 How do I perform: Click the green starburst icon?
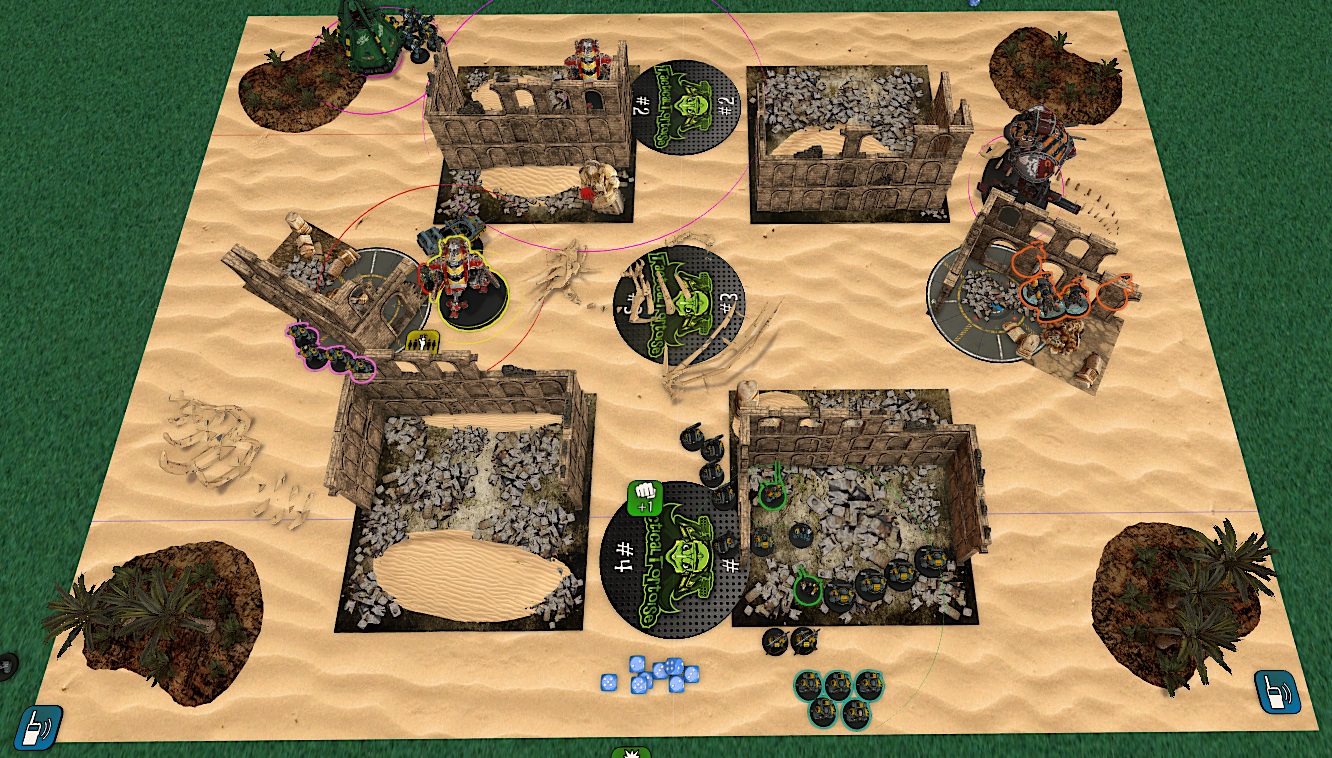631,751
